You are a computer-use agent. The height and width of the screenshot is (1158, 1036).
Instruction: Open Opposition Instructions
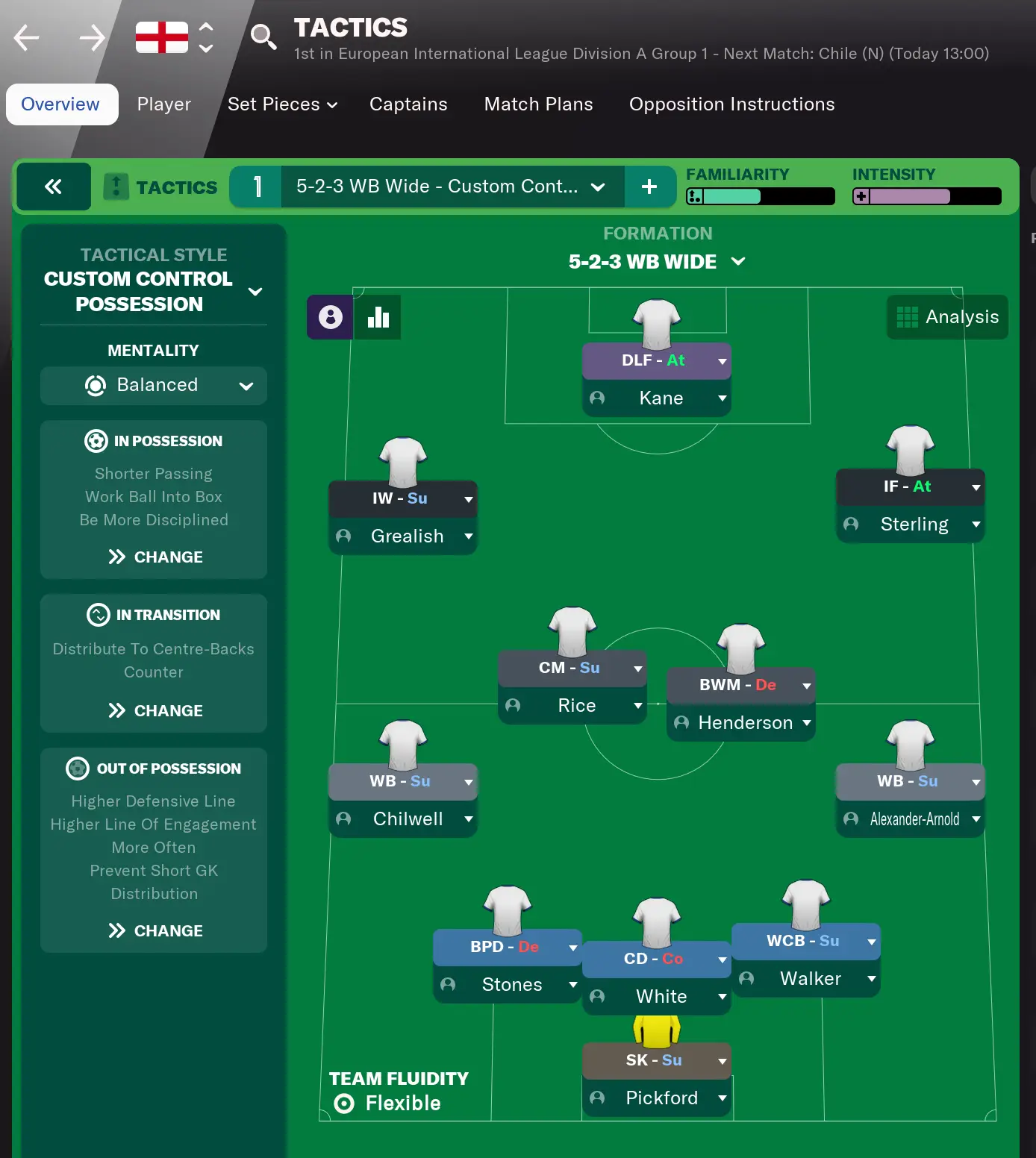click(x=731, y=104)
